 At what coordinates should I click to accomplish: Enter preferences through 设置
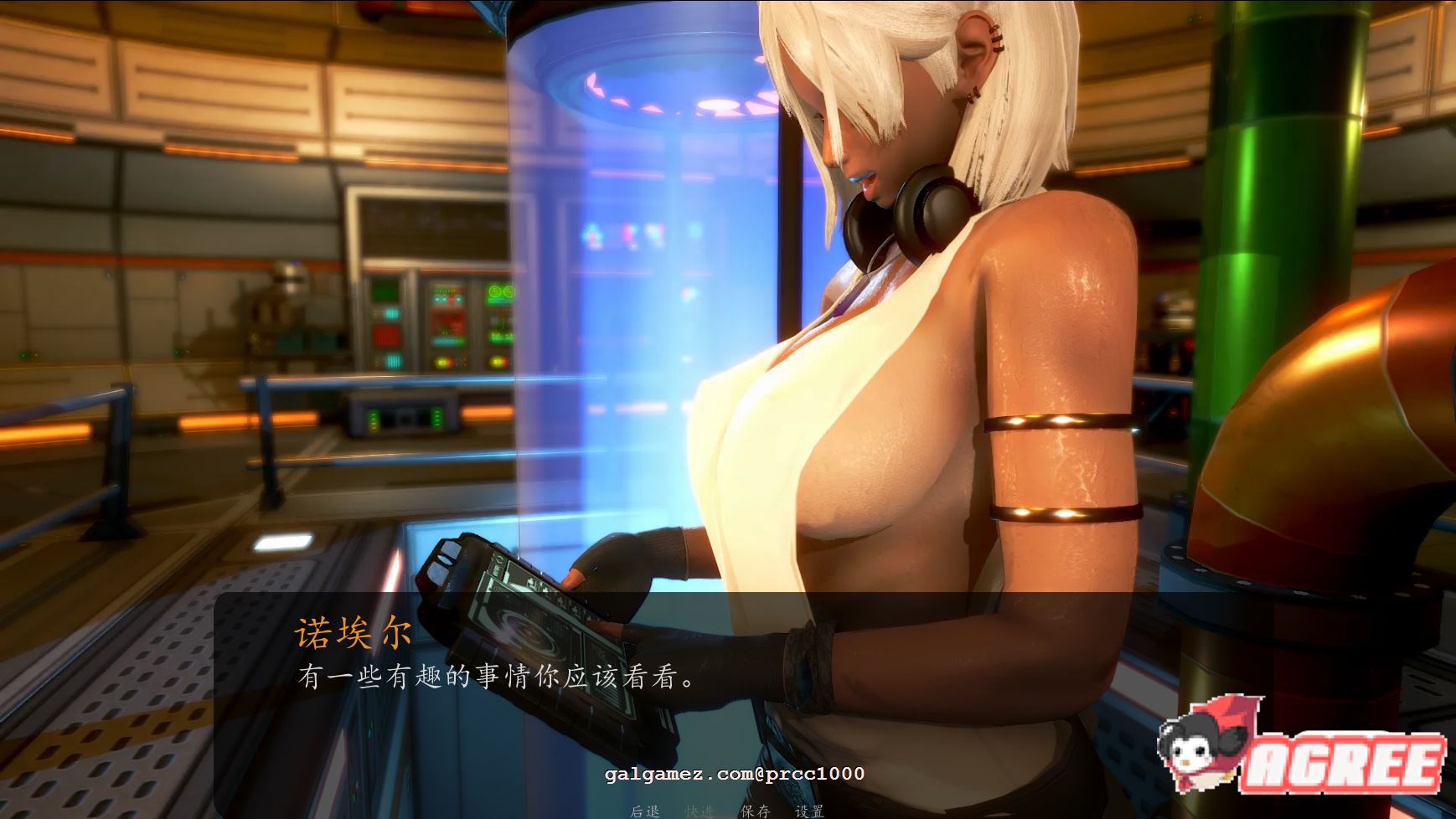809,810
